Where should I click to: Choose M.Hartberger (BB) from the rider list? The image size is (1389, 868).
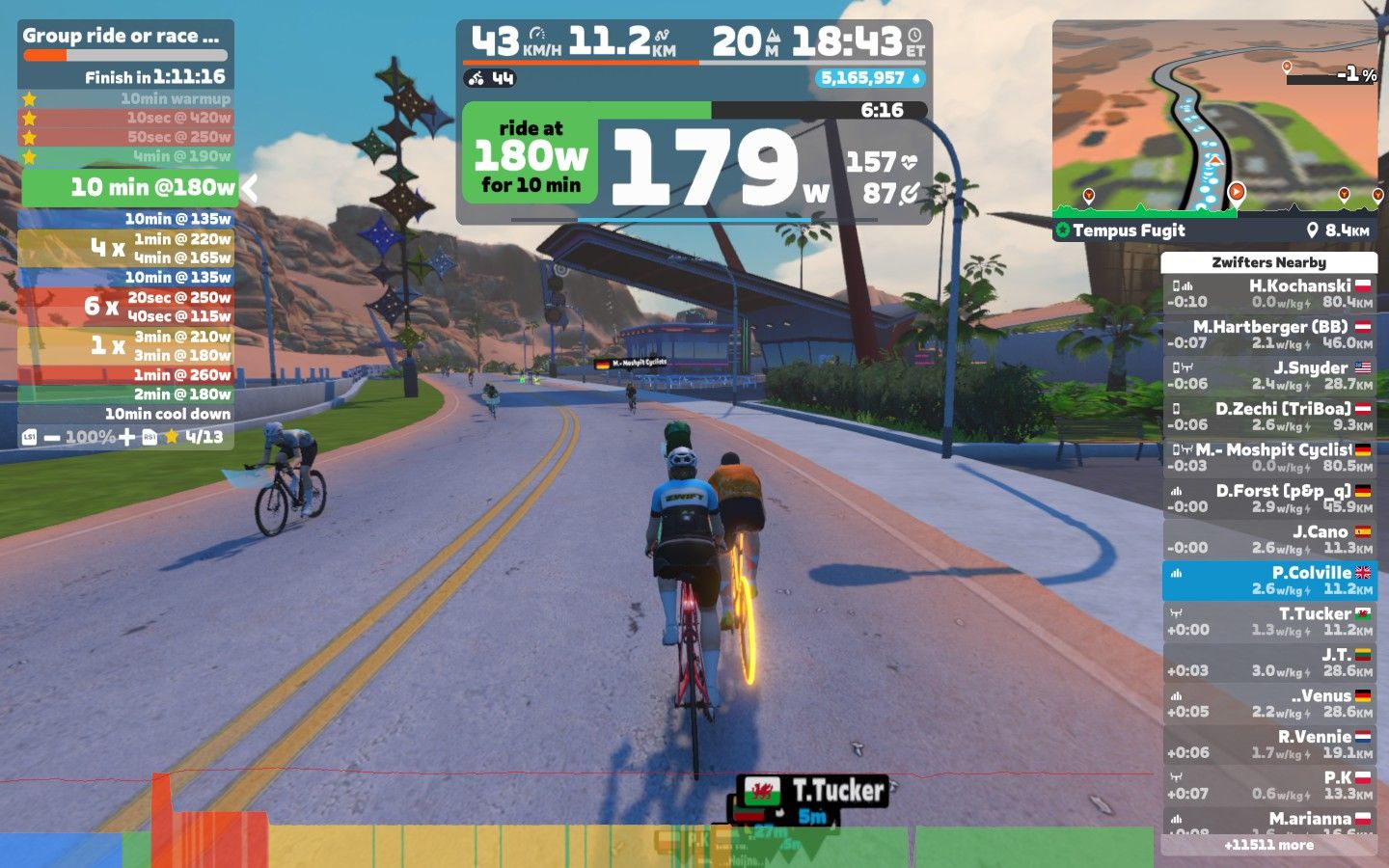pyautogui.click(x=1268, y=335)
